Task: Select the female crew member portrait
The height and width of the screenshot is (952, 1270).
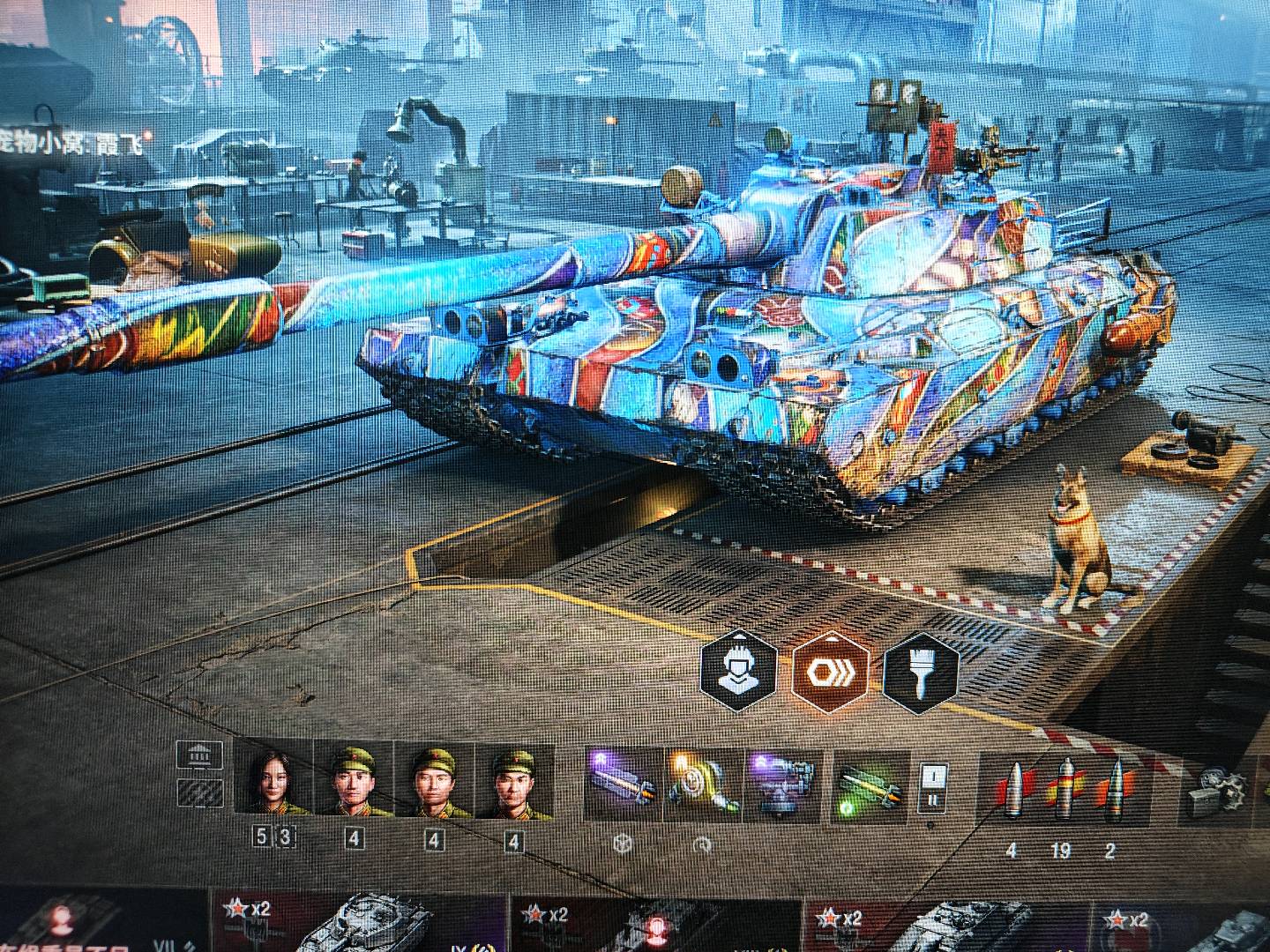Action: click(275, 780)
